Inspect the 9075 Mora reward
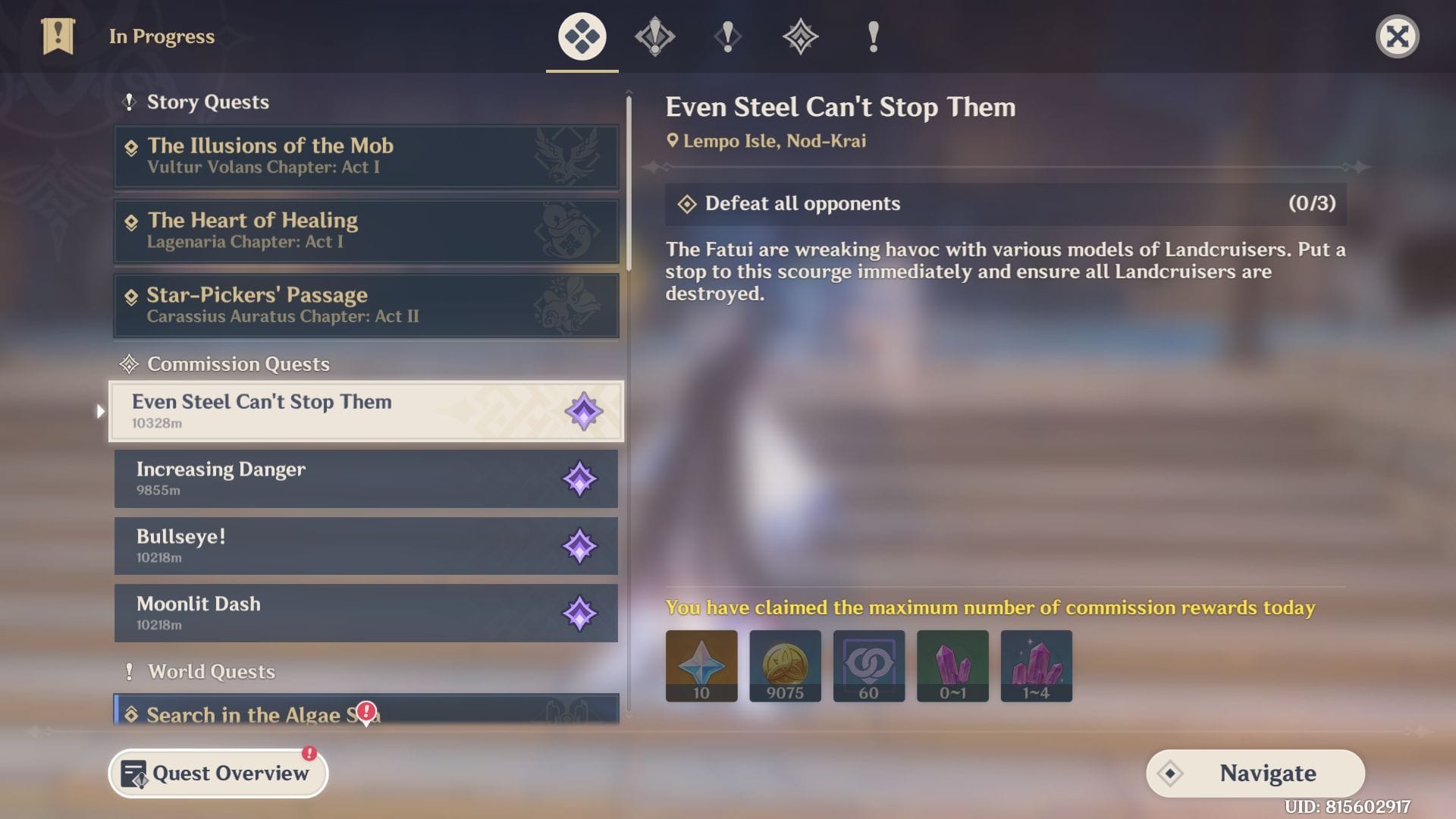 tap(785, 665)
